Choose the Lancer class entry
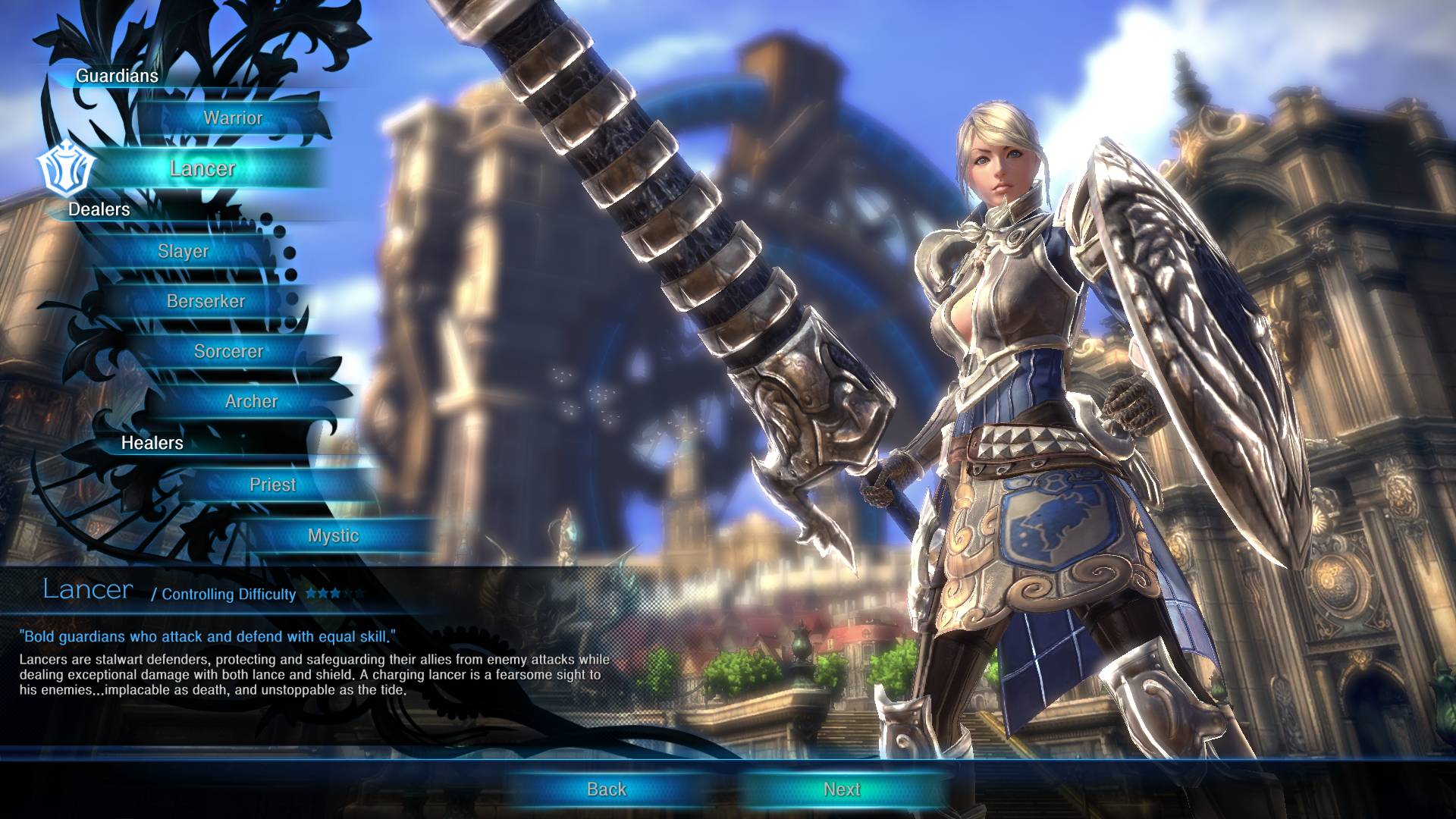Viewport: 1456px width, 819px height. pyautogui.click(x=202, y=168)
